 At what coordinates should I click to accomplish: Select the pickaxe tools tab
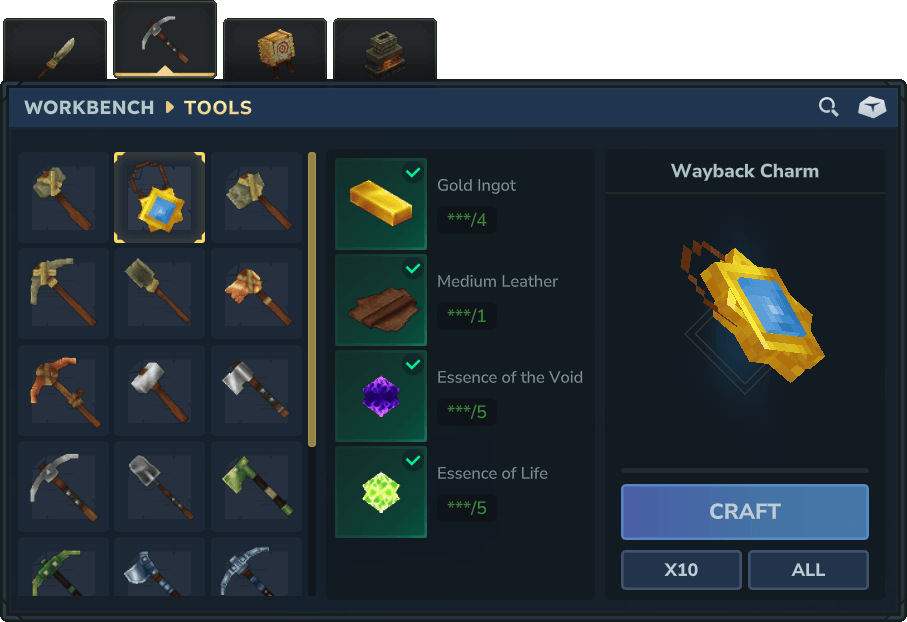[165, 40]
